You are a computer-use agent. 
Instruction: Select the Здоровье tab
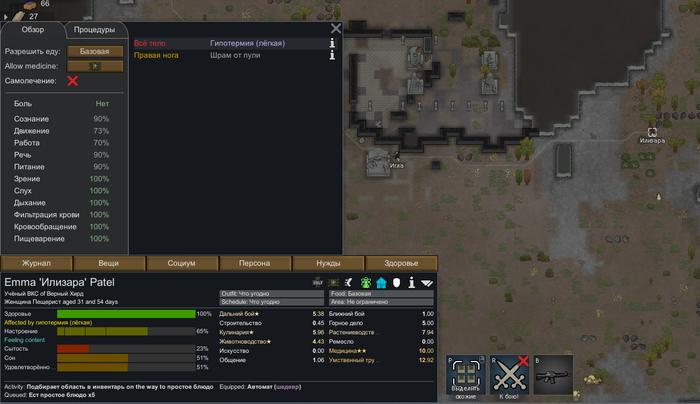click(401, 262)
